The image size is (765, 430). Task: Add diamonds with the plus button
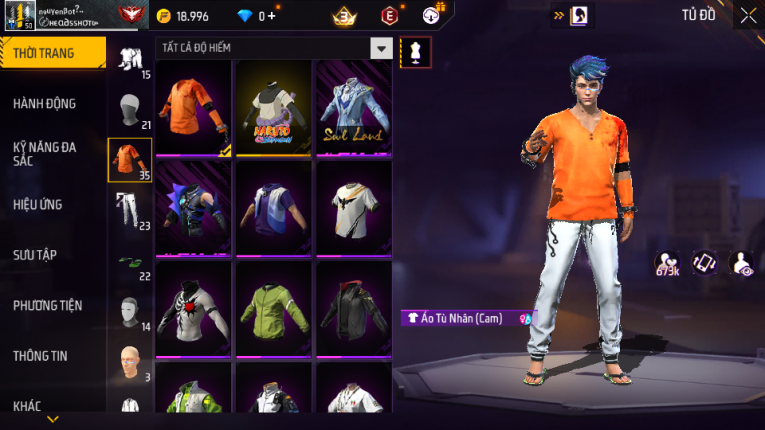(270, 16)
